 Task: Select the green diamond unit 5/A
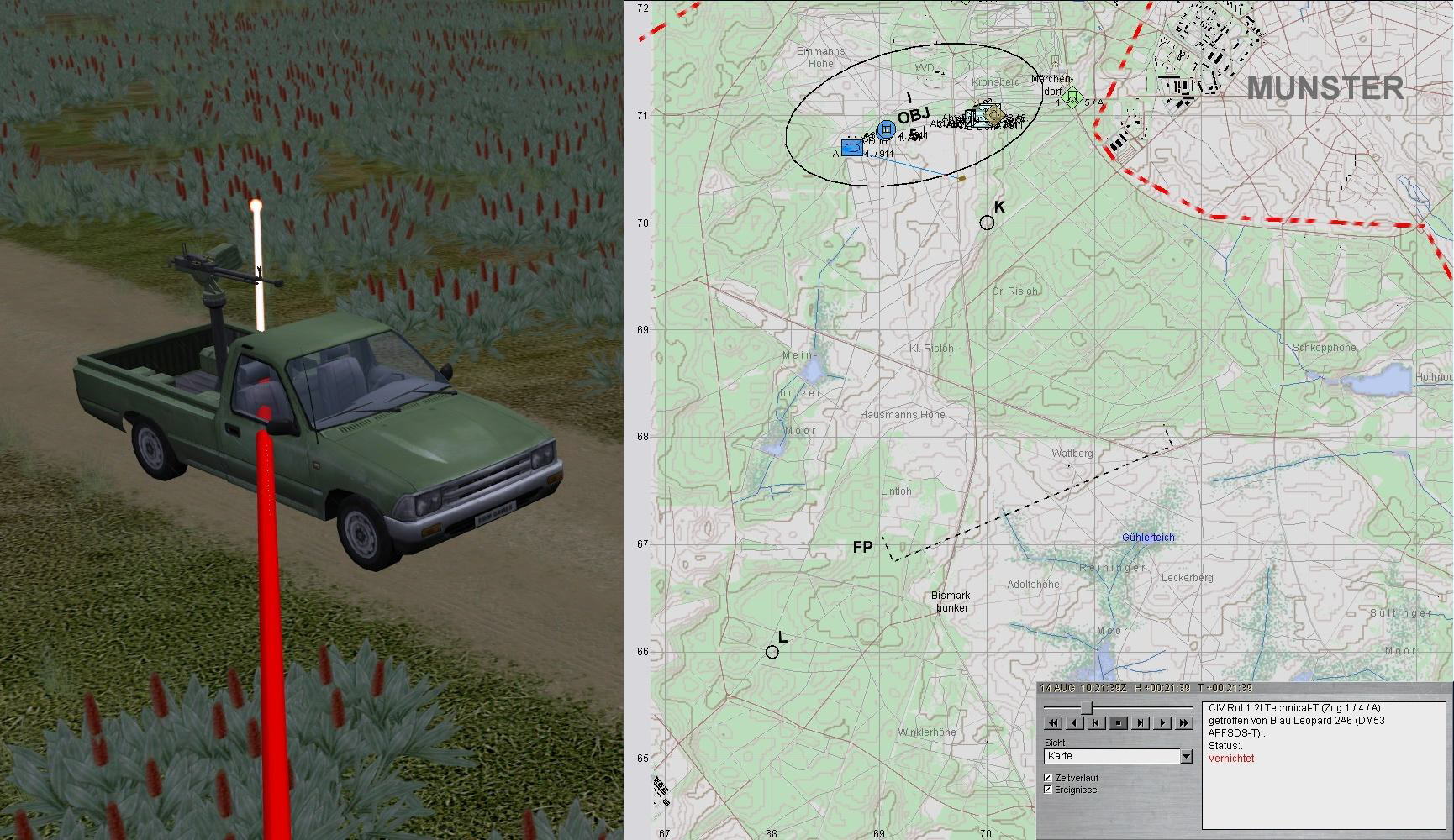tap(1071, 98)
